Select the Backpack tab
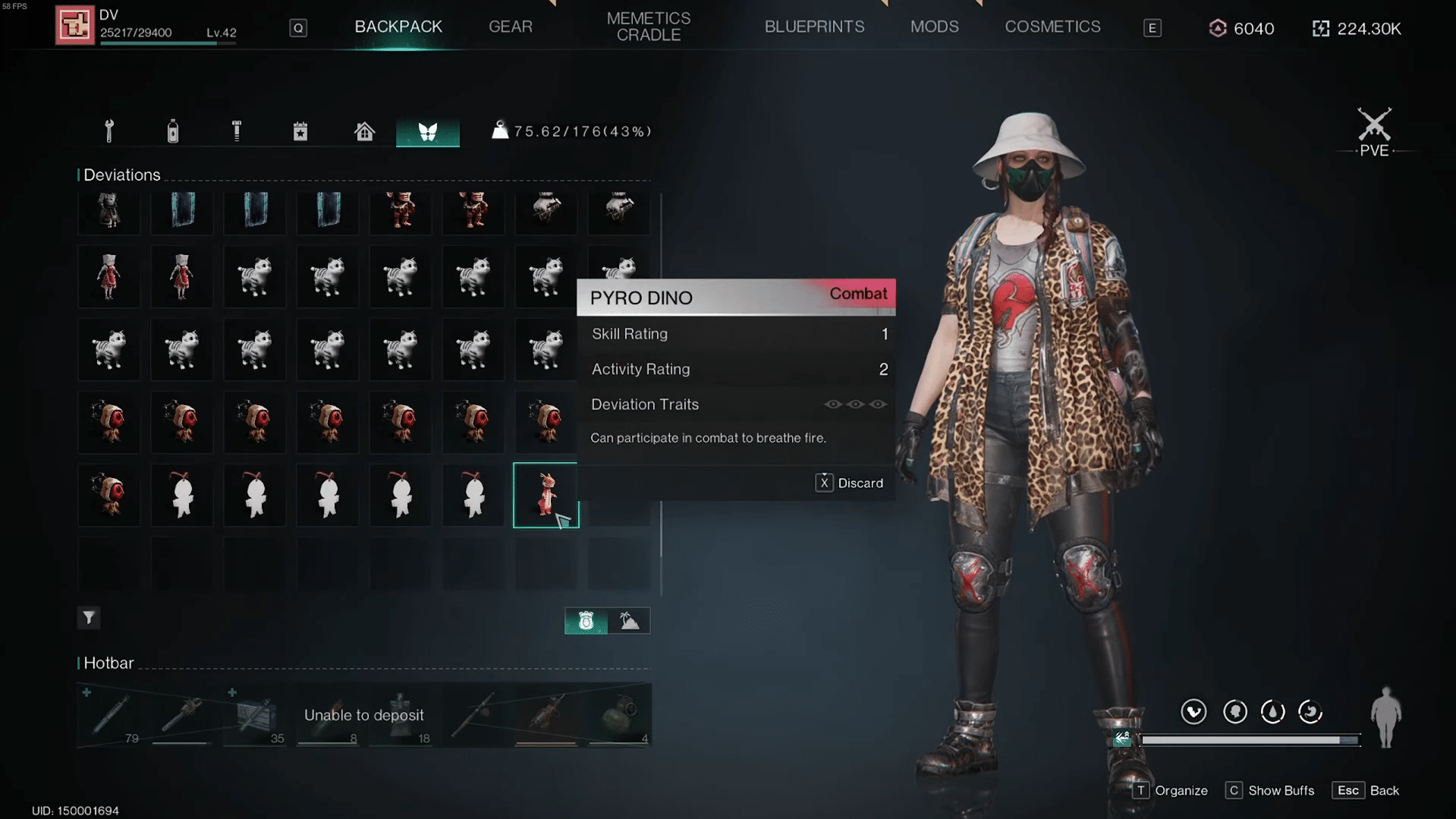The height and width of the screenshot is (819, 1456). (398, 27)
